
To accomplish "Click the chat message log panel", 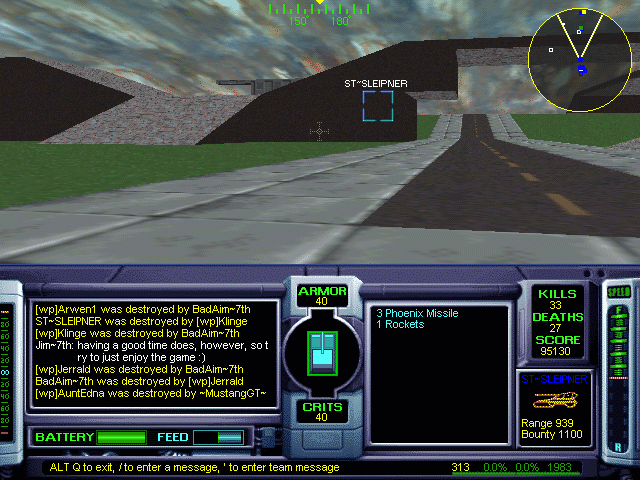I will (x=152, y=352).
